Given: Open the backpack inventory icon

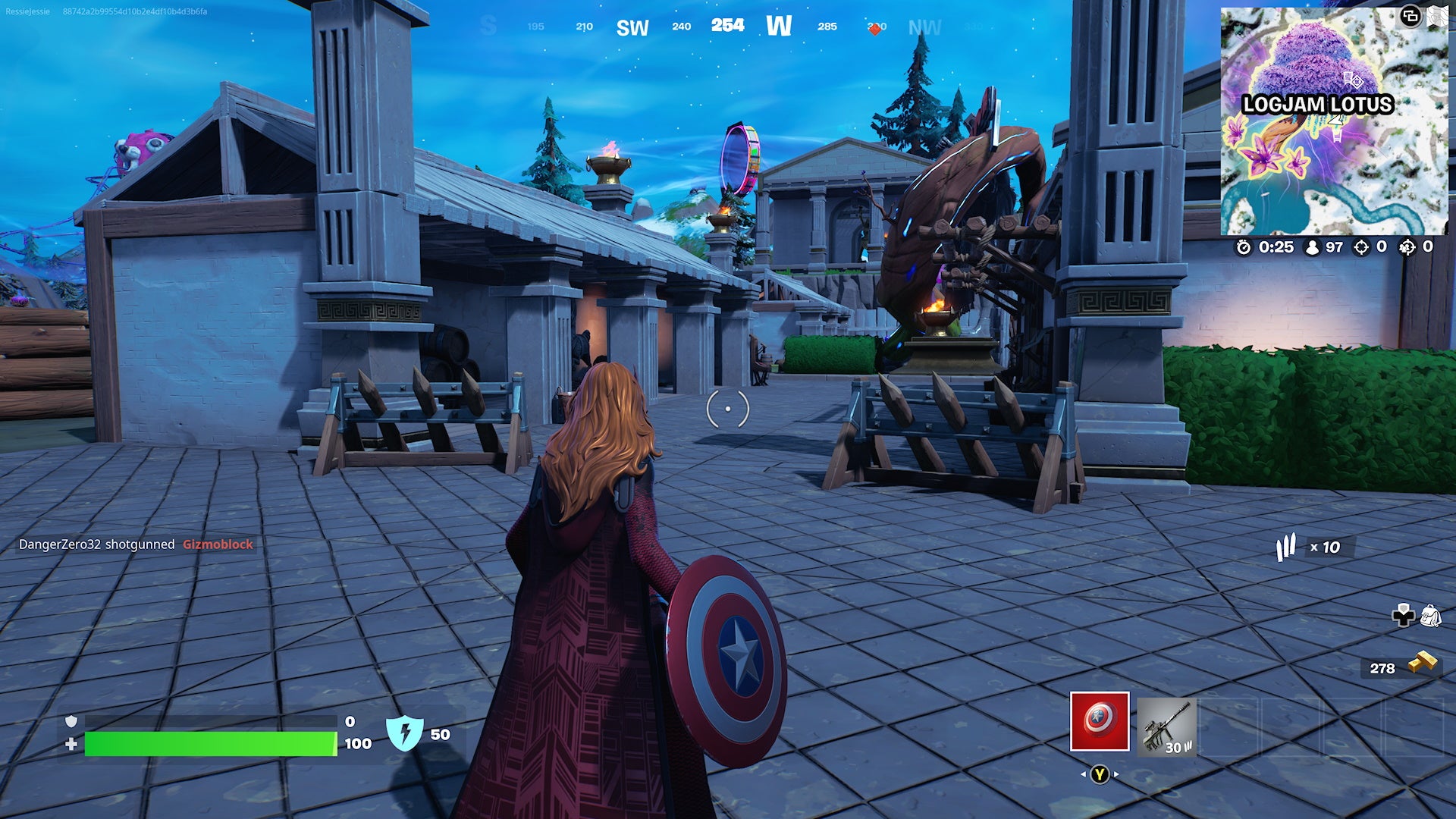Looking at the screenshot, I should [1432, 616].
